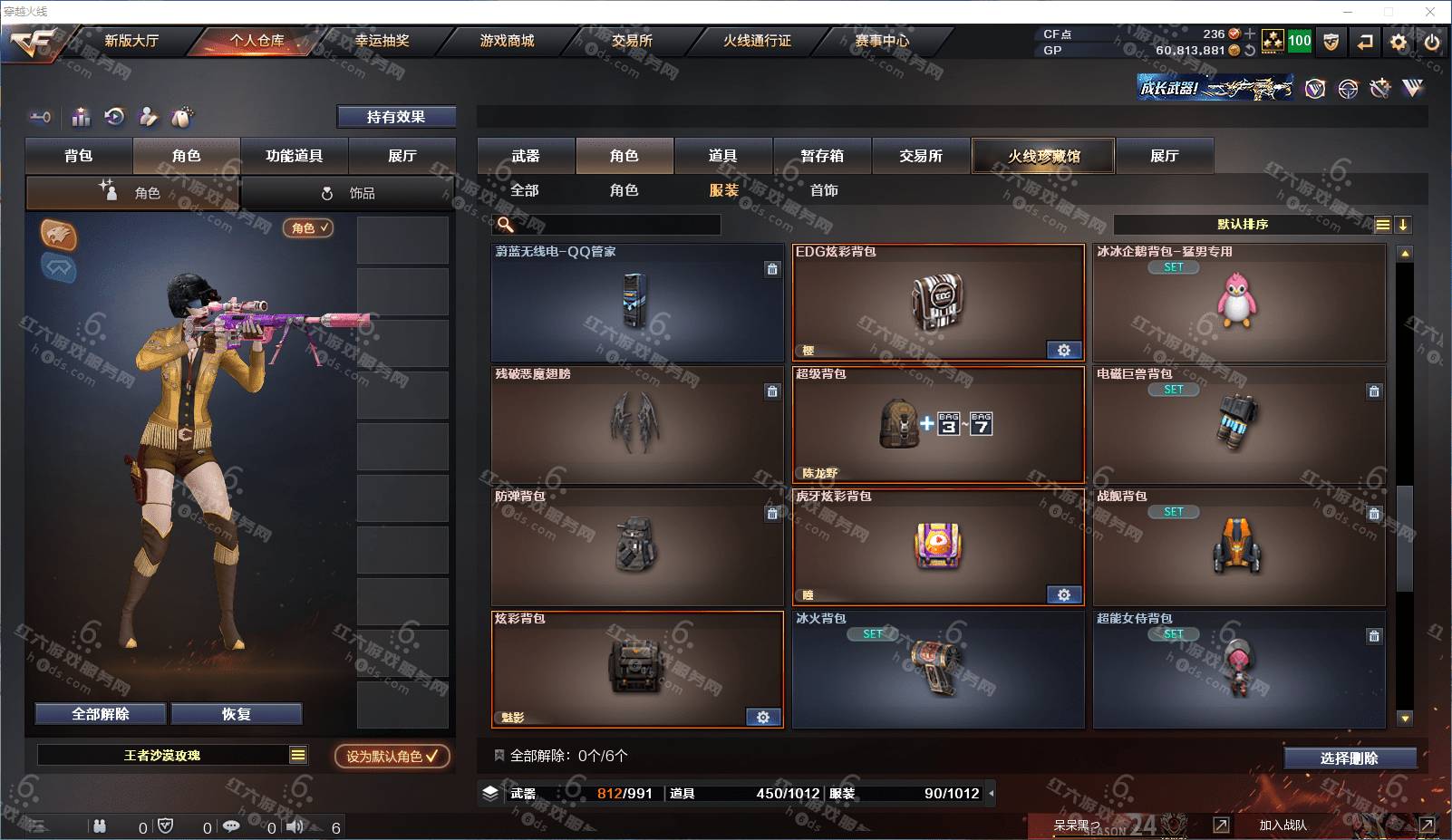This screenshot has height=840, width=1452.
Task: Choose the 冰冰企鹅背包 penguin backpack
Action: click(x=1238, y=303)
